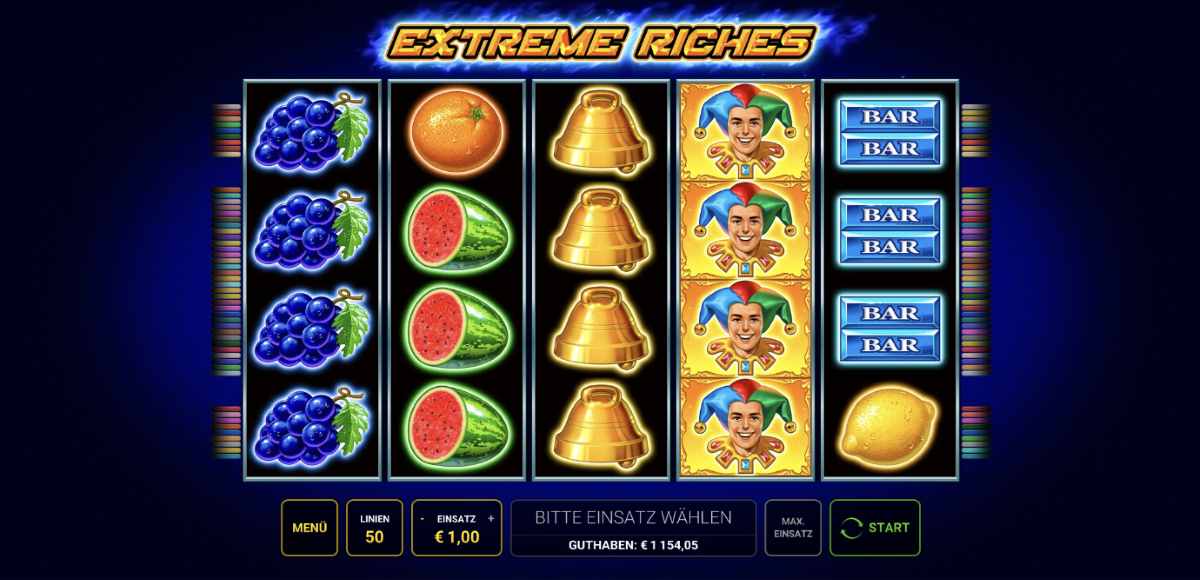1200x580 pixels.
Task: Increase Einsatz with the plus sign
Action: (x=491, y=519)
